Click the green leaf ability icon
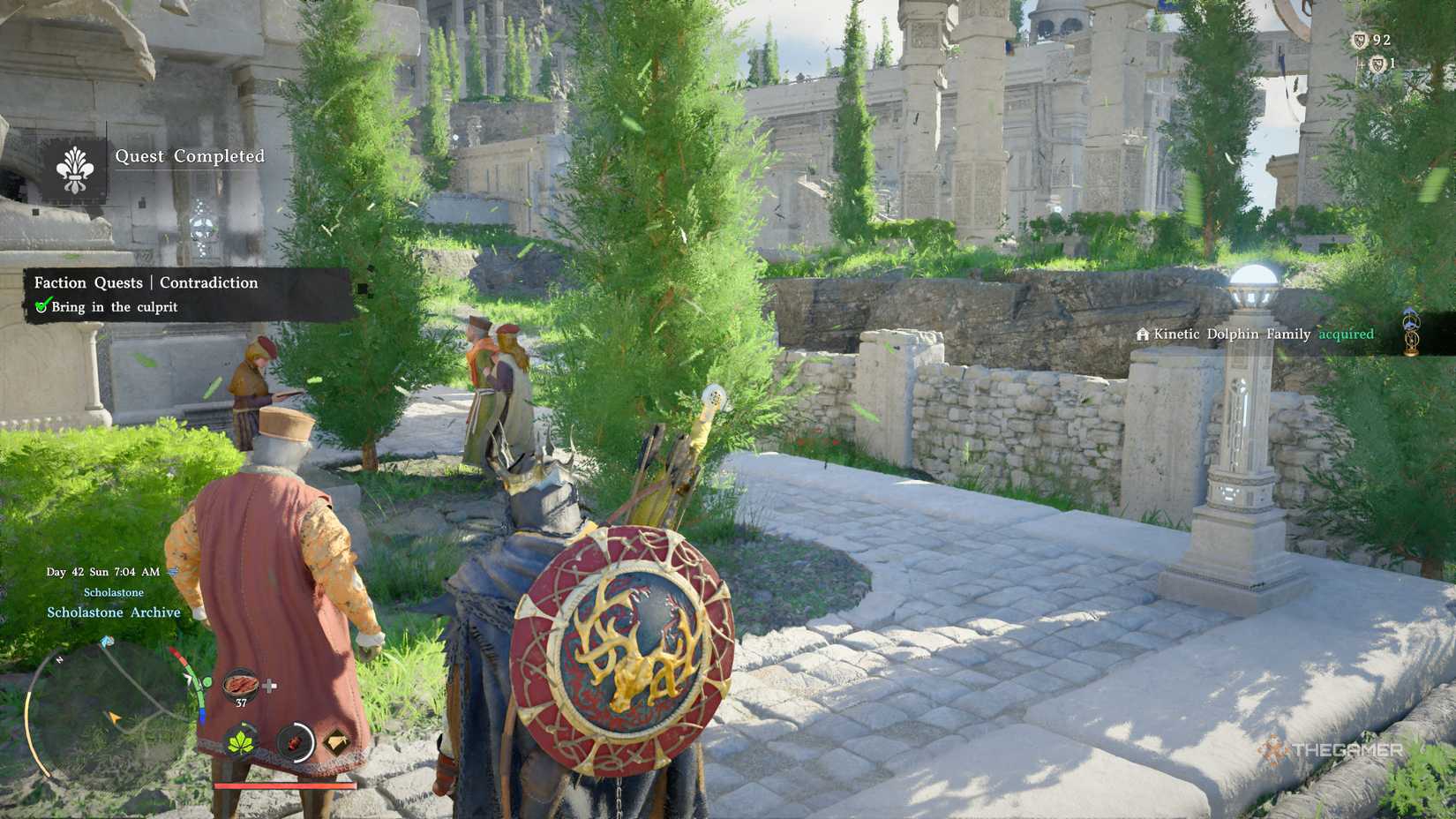The height and width of the screenshot is (819, 1456). [x=241, y=740]
